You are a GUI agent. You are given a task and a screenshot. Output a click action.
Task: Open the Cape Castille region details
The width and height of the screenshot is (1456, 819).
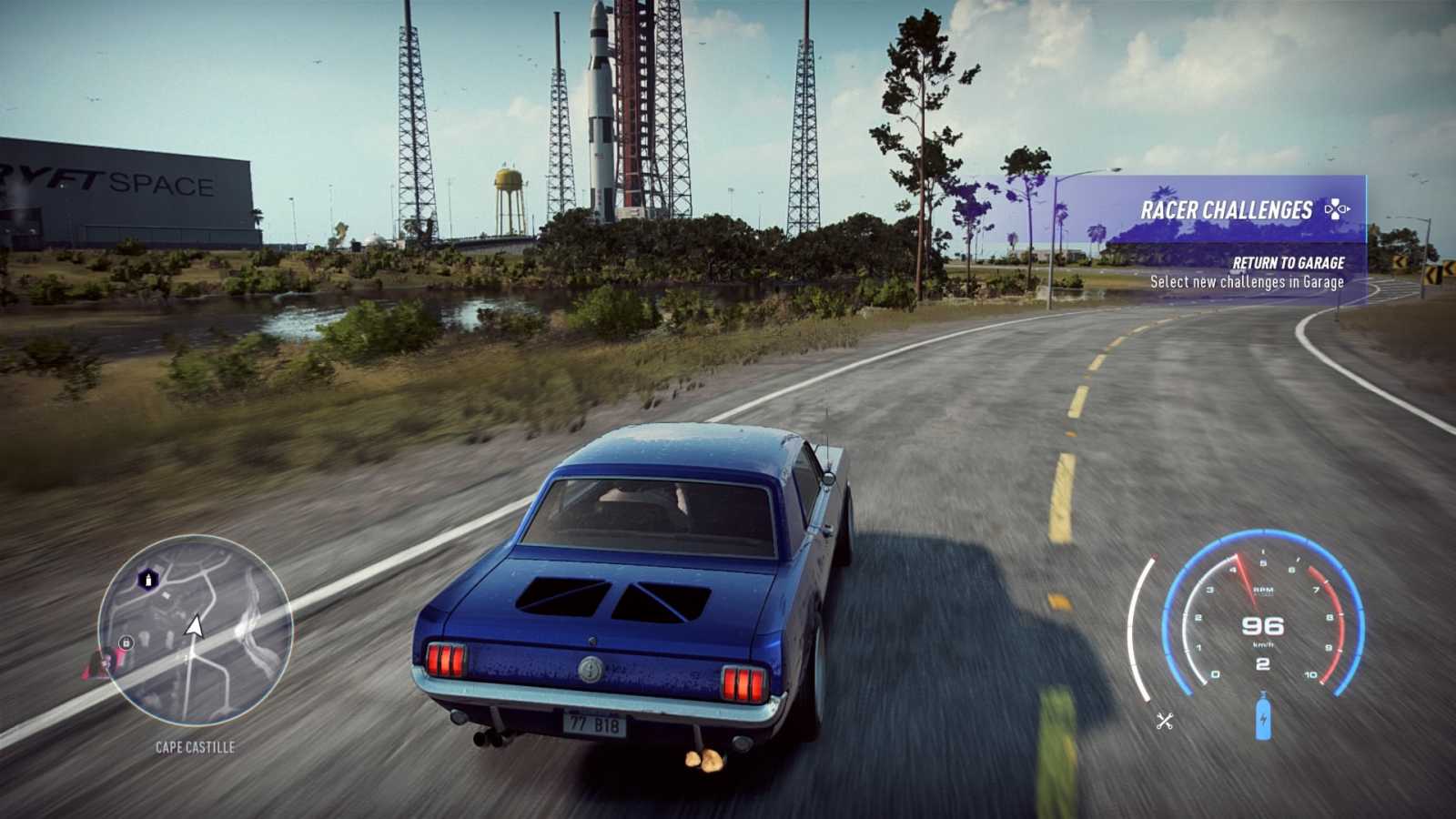194,746
